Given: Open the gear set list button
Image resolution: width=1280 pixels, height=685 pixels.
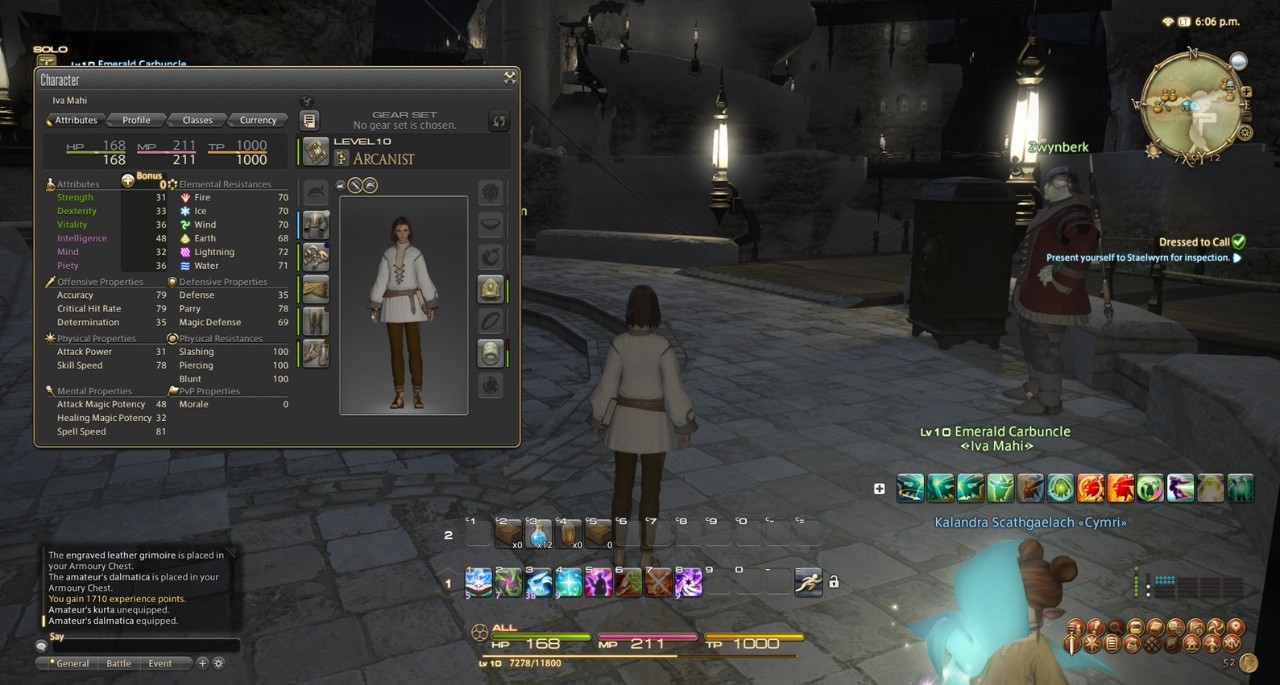Looking at the screenshot, I should point(310,121).
